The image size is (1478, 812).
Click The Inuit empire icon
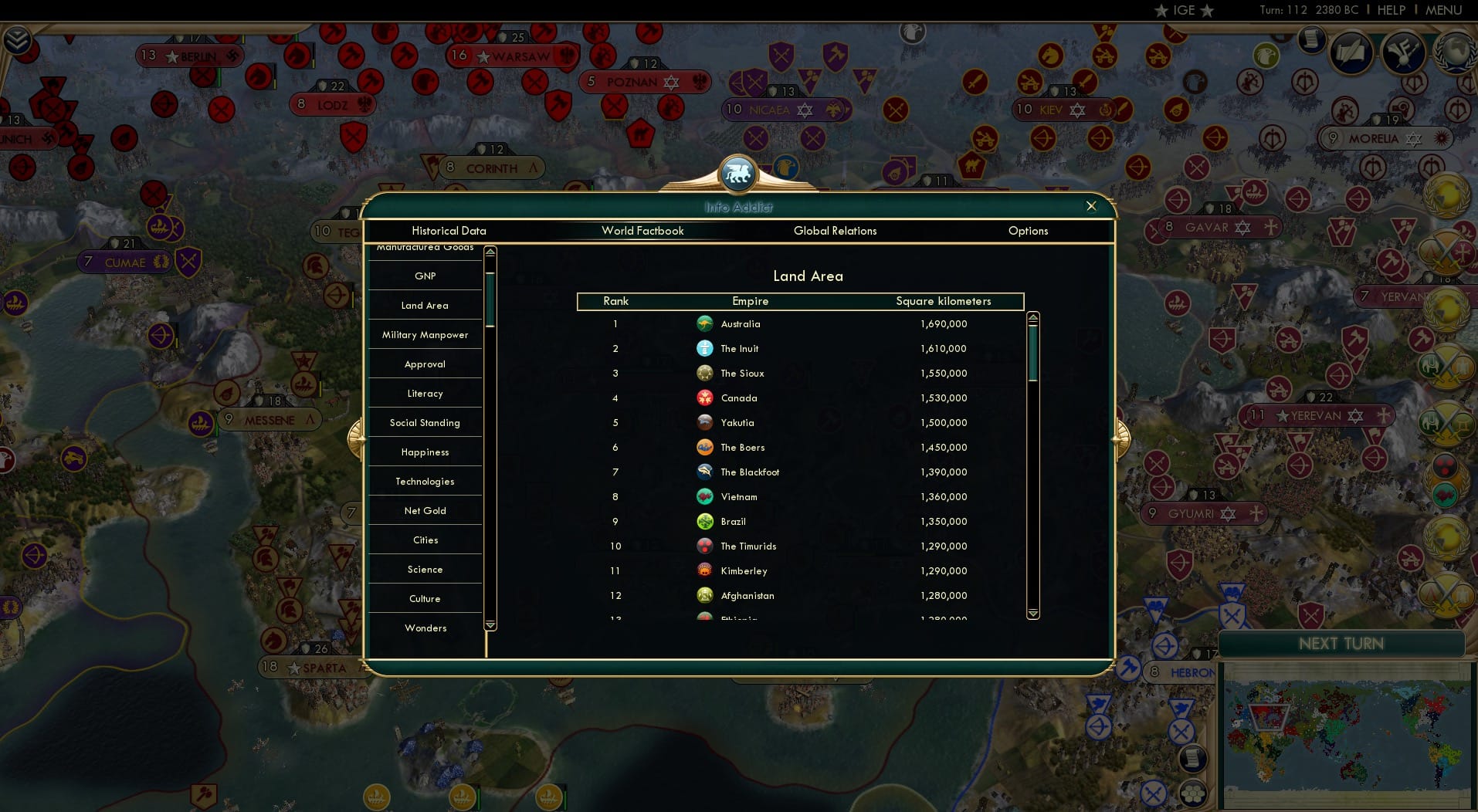pos(705,348)
